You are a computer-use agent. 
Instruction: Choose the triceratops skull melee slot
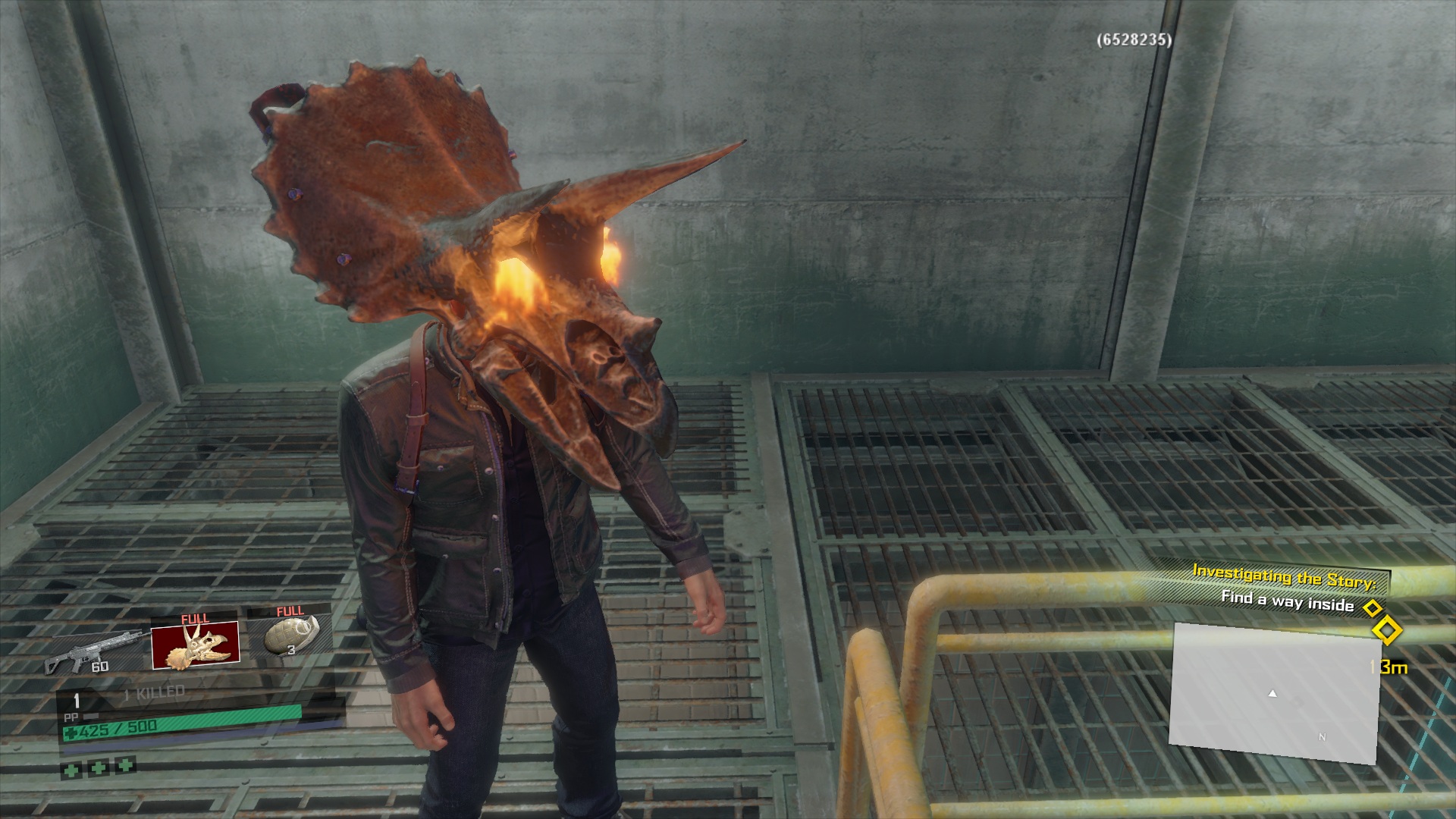tap(196, 645)
